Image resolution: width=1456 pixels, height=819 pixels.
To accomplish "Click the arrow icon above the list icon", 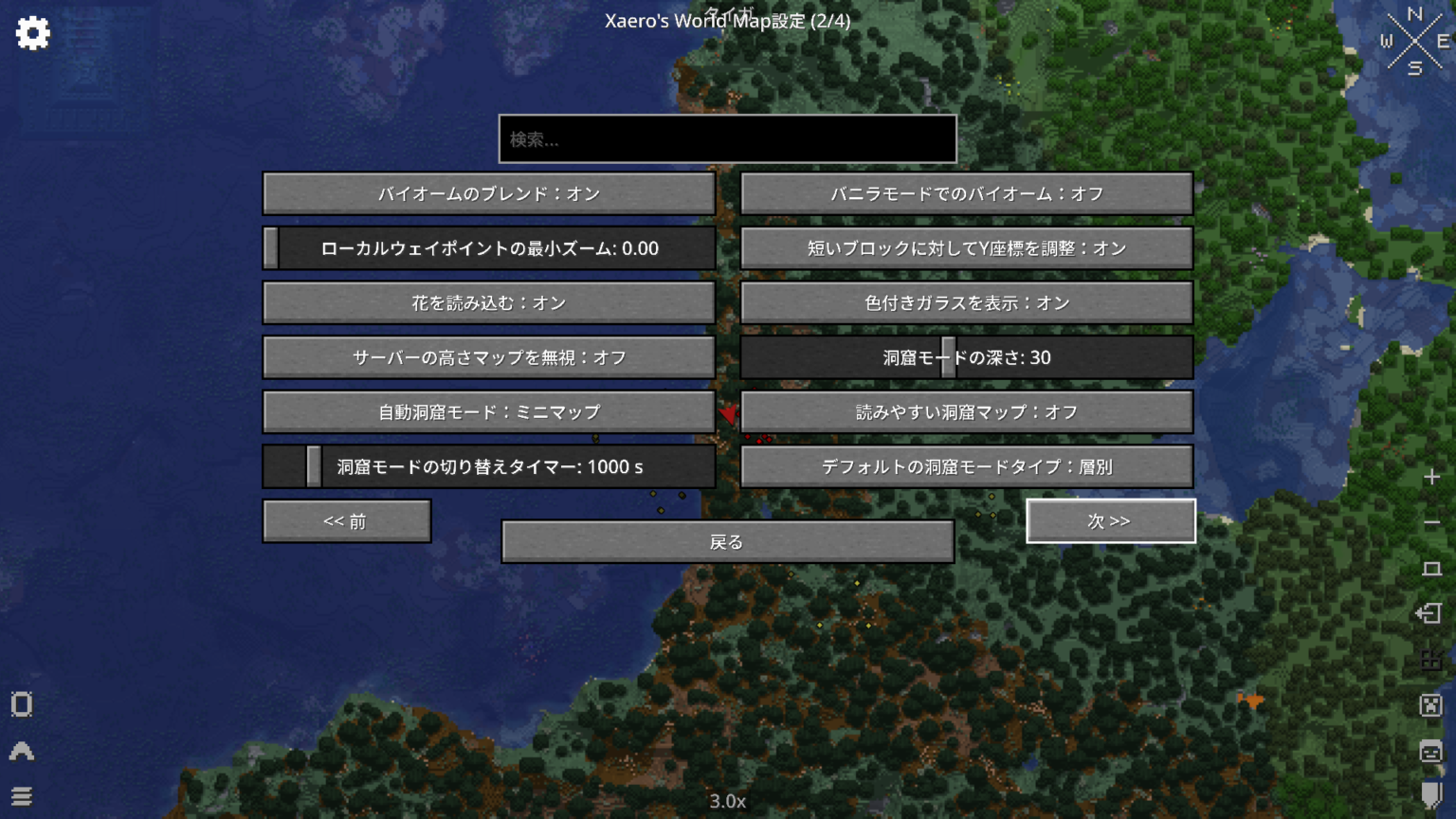I will pos(21,751).
